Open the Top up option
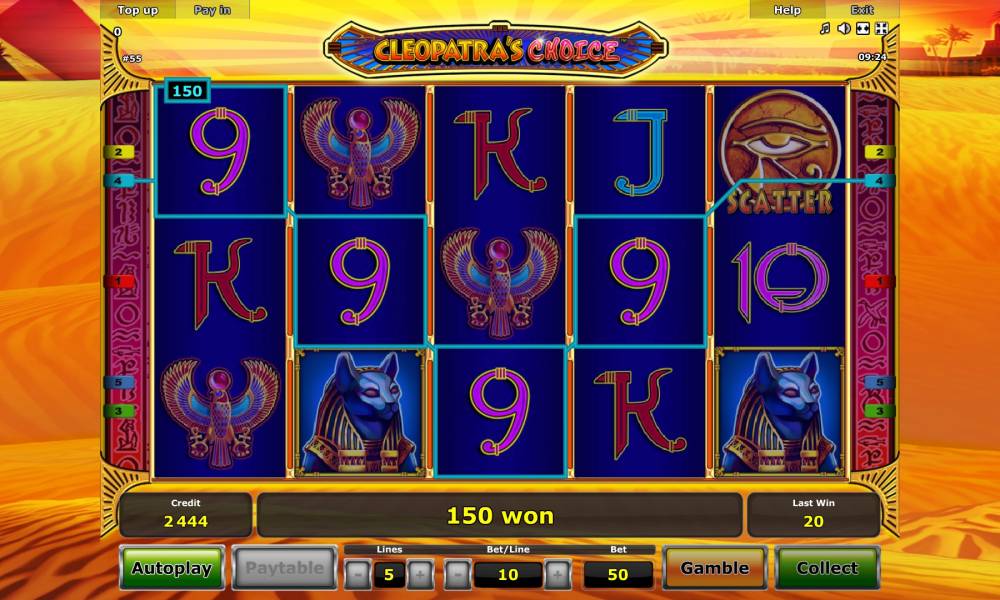Image resolution: width=1000 pixels, height=600 pixels. tap(137, 10)
